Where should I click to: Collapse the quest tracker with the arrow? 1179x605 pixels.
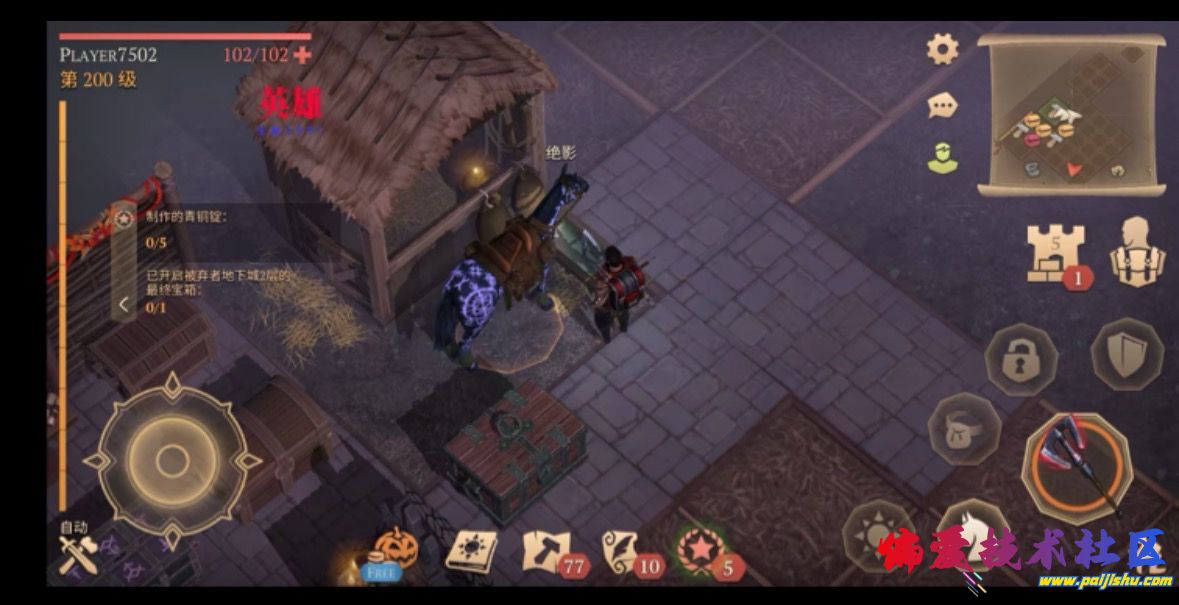123,304
